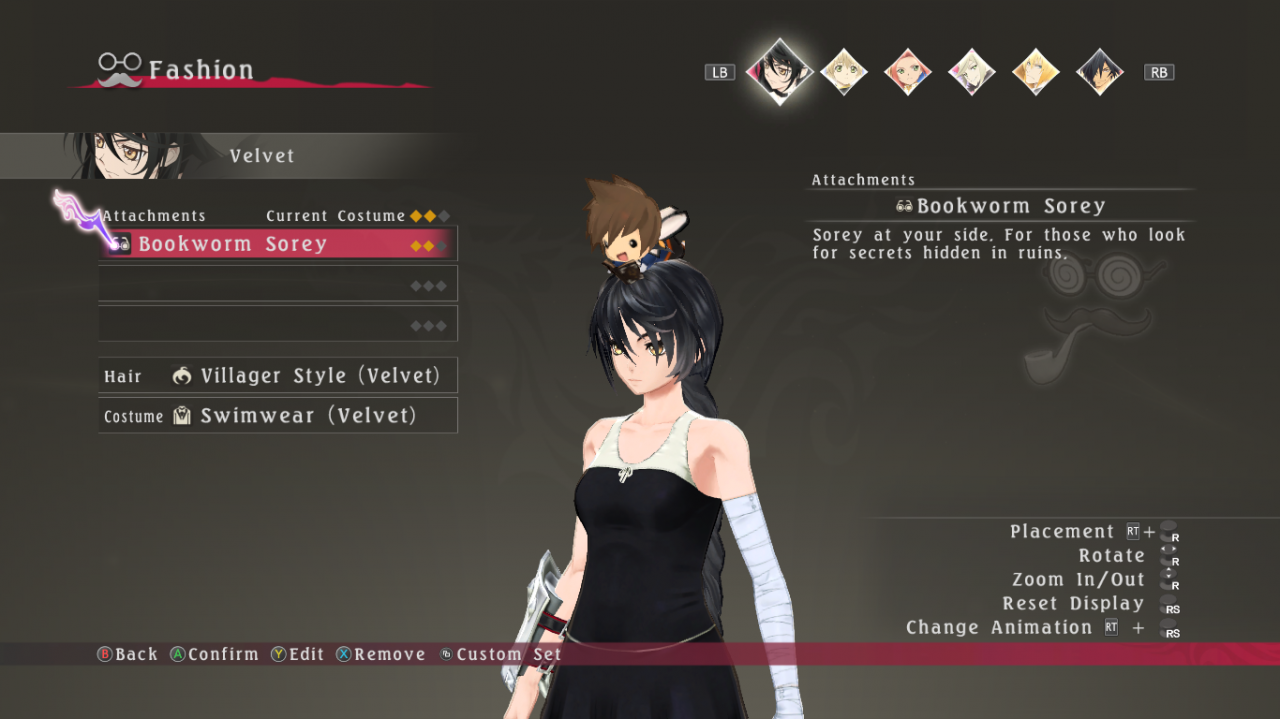Switch to blond Eizen's portrait
Viewport: 1280px width, 719px height.
tap(1036, 72)
